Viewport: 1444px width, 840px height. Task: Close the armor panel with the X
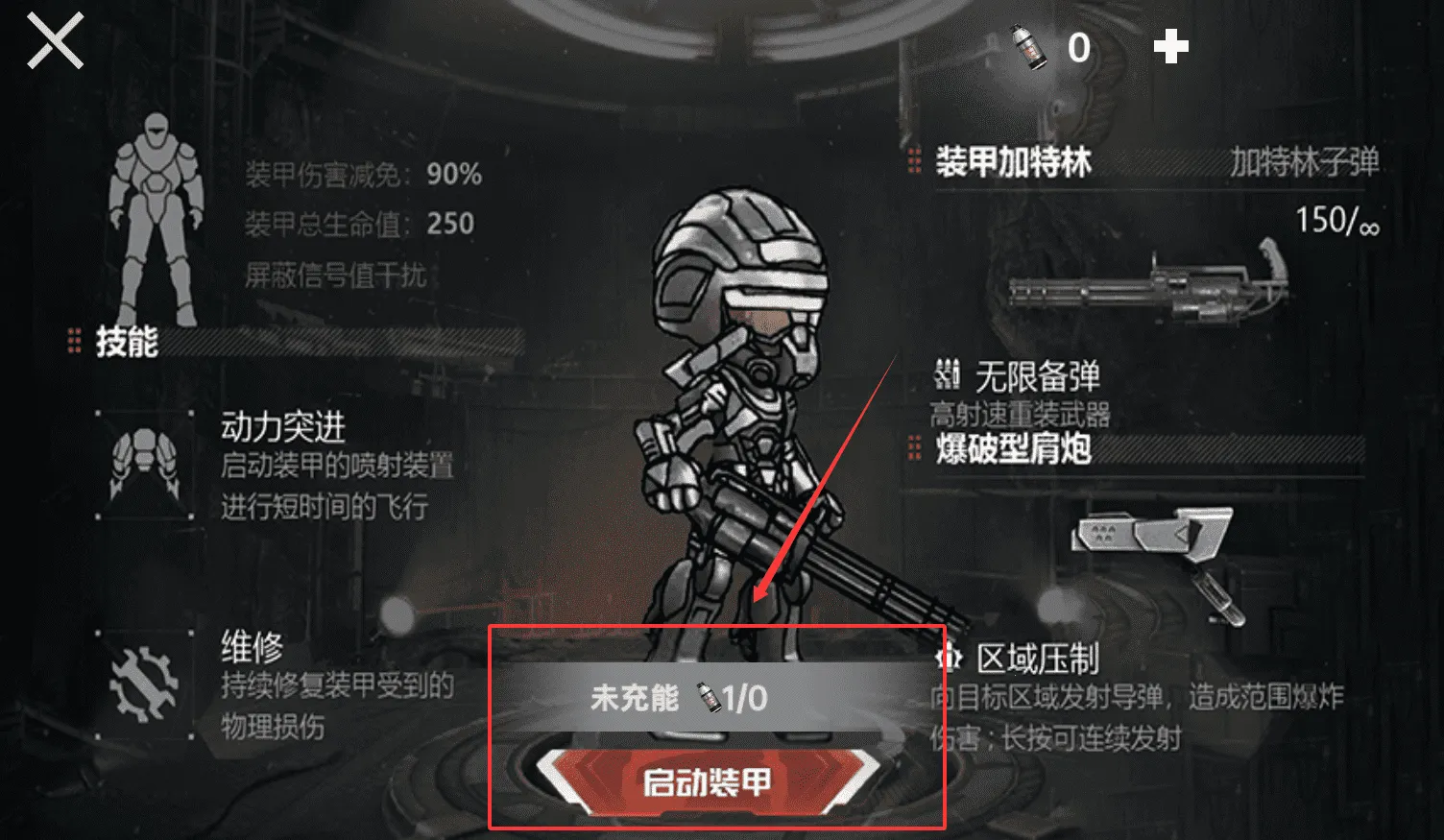(55, 42)
